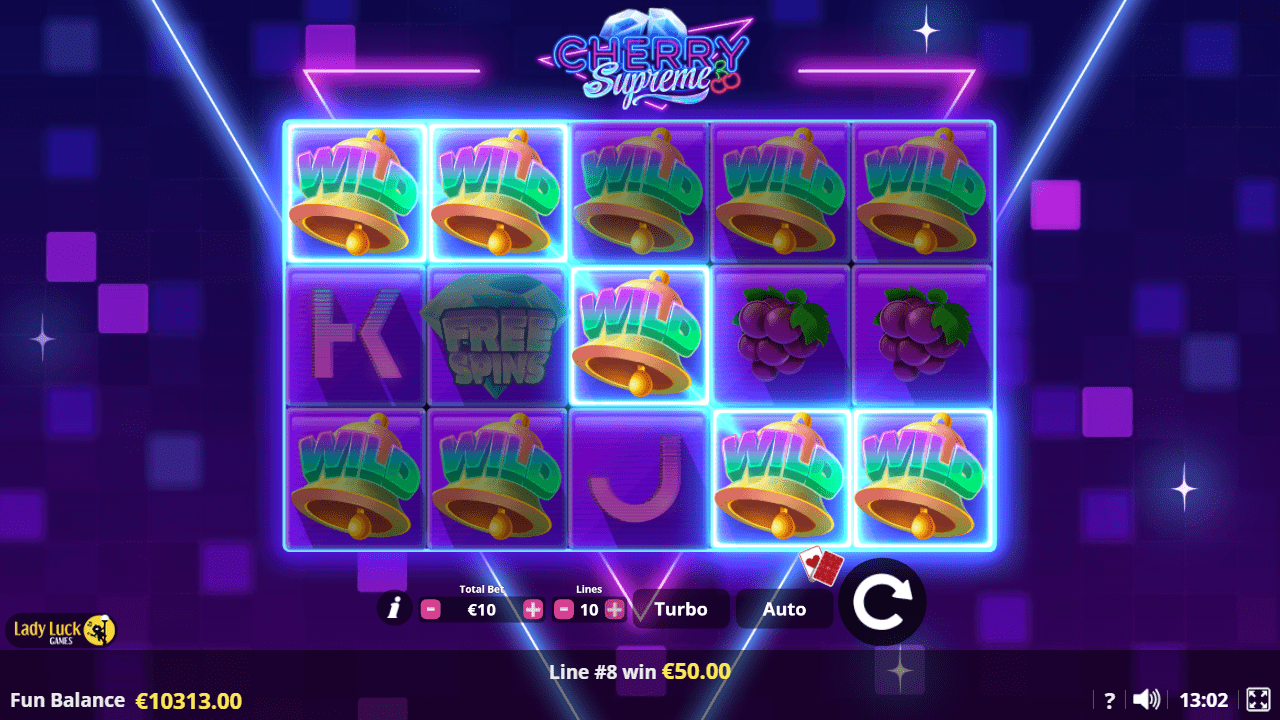Increase the Total Bet amount
This screenshot has width=1280, height=720.
(x=533, y=608)
